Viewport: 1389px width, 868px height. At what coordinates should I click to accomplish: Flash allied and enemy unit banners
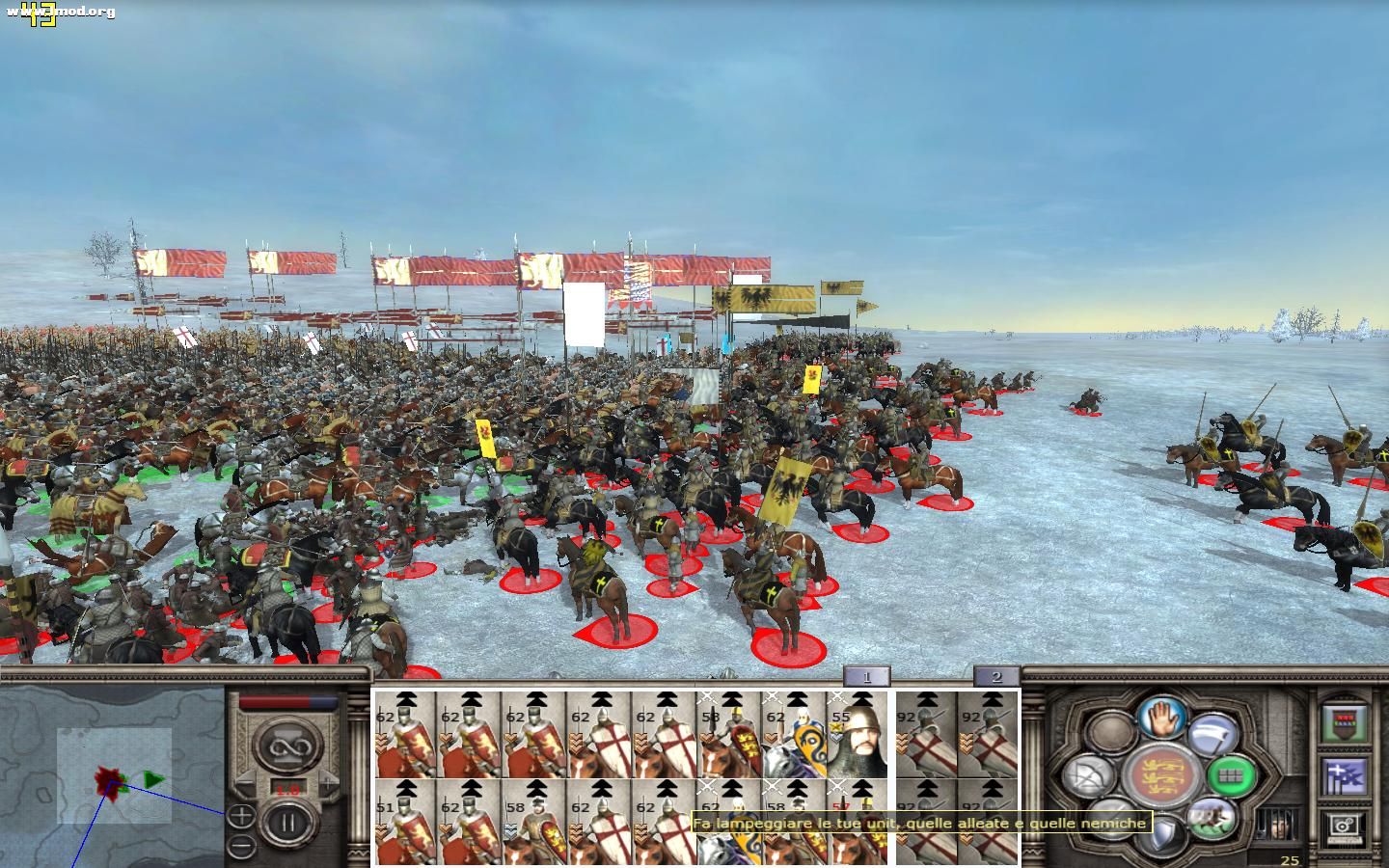[1344, 778]
